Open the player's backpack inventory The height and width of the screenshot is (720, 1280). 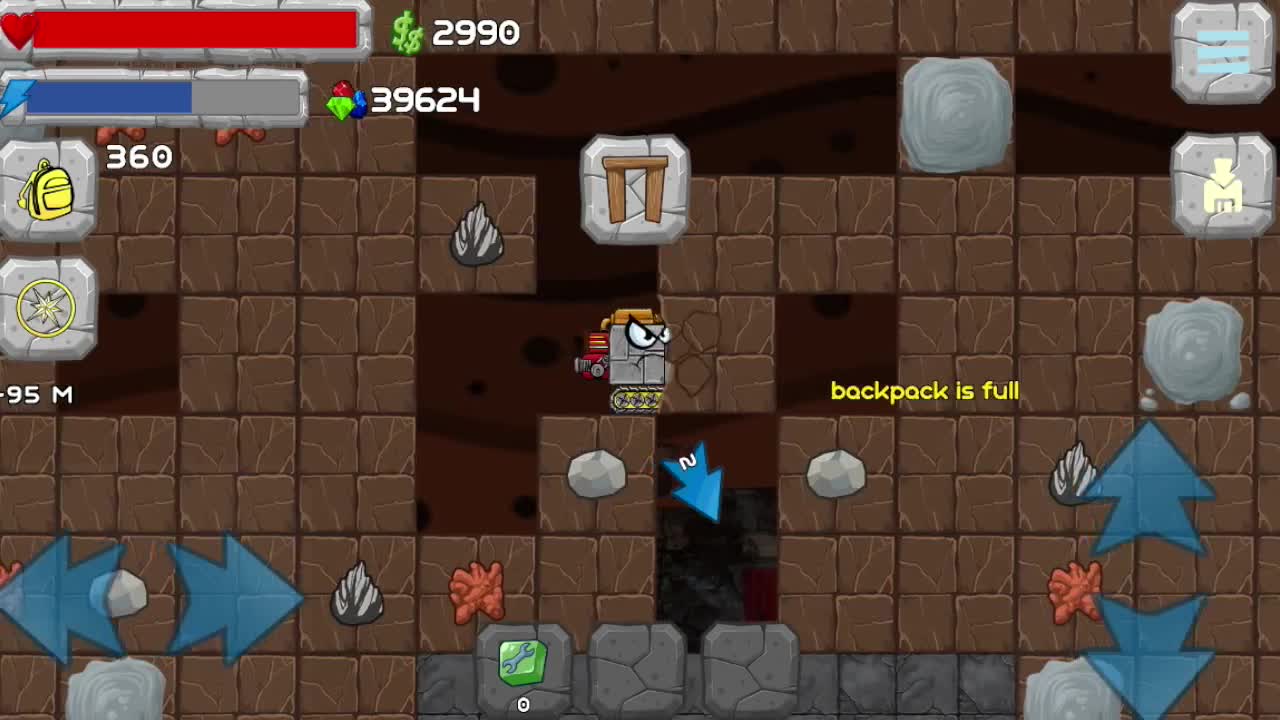(x=49, y=190)
